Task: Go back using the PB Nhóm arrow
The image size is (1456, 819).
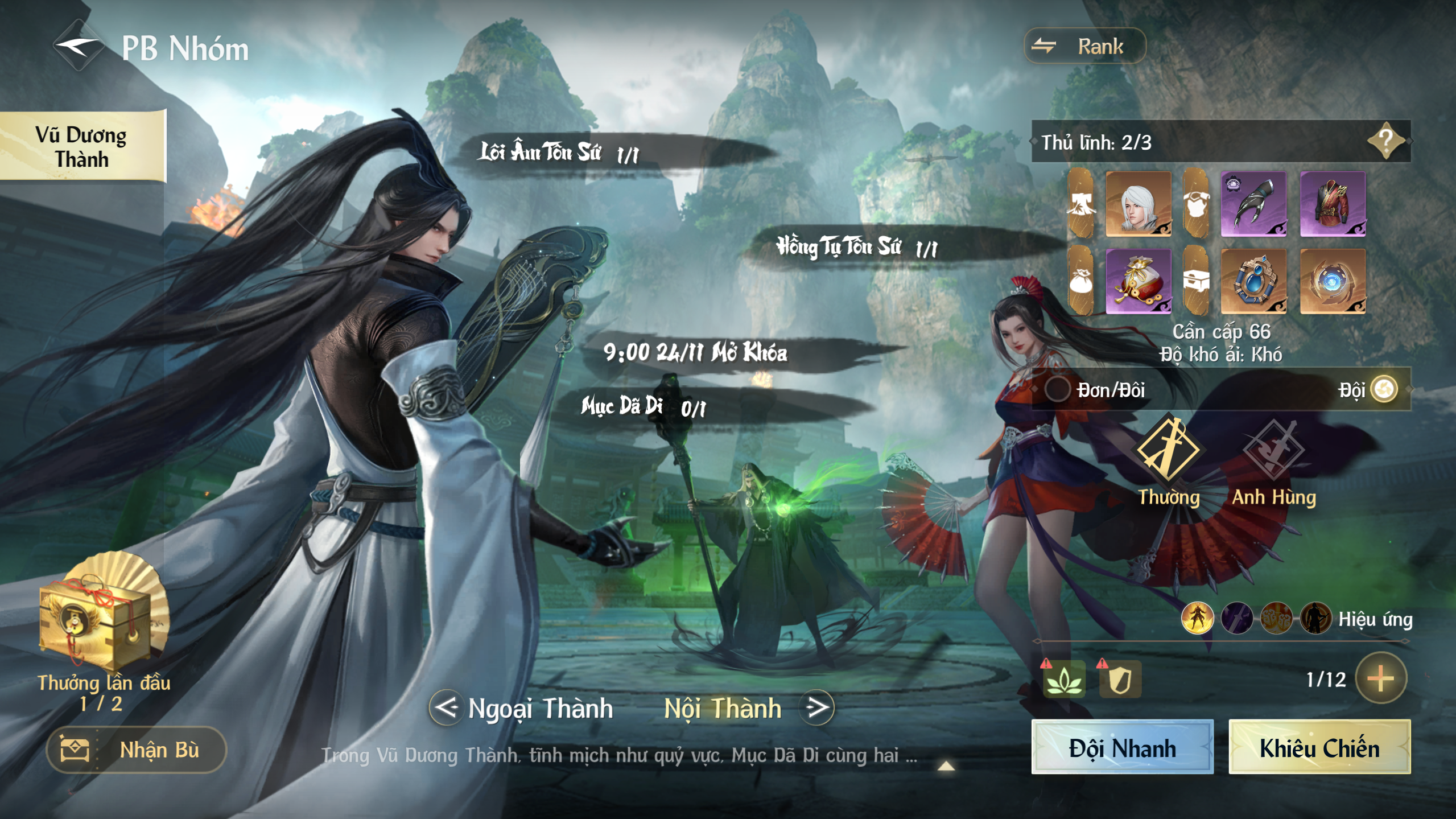Action: click(x=79, y=47)
